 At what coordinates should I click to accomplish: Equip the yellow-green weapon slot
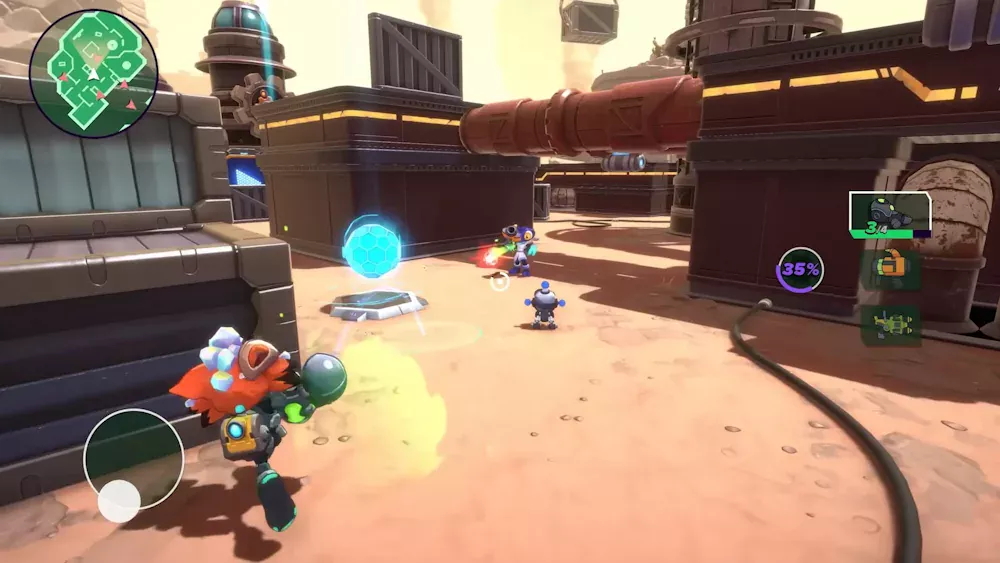coord(890,326)
